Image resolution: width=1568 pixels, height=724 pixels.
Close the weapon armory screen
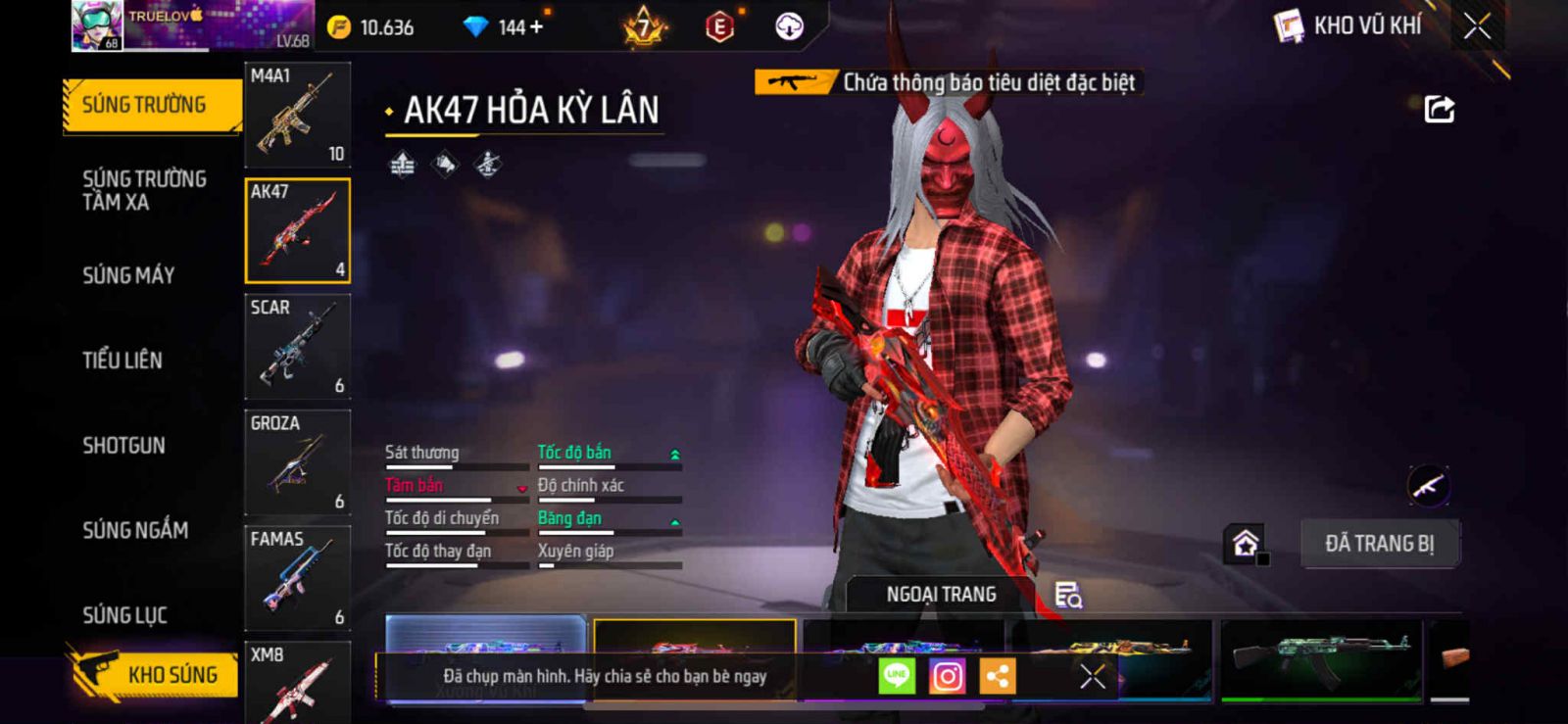click(1477, 26)
